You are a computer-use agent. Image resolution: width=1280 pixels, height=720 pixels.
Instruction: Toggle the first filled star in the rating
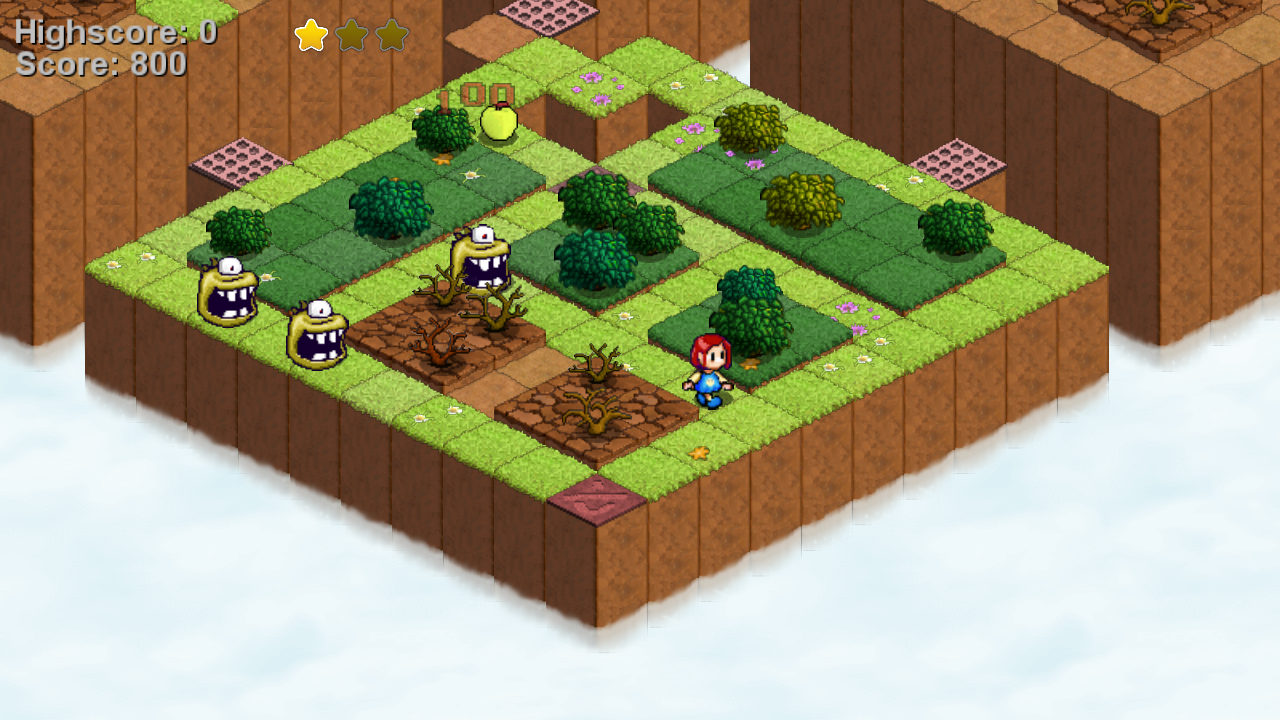(313, 35)
